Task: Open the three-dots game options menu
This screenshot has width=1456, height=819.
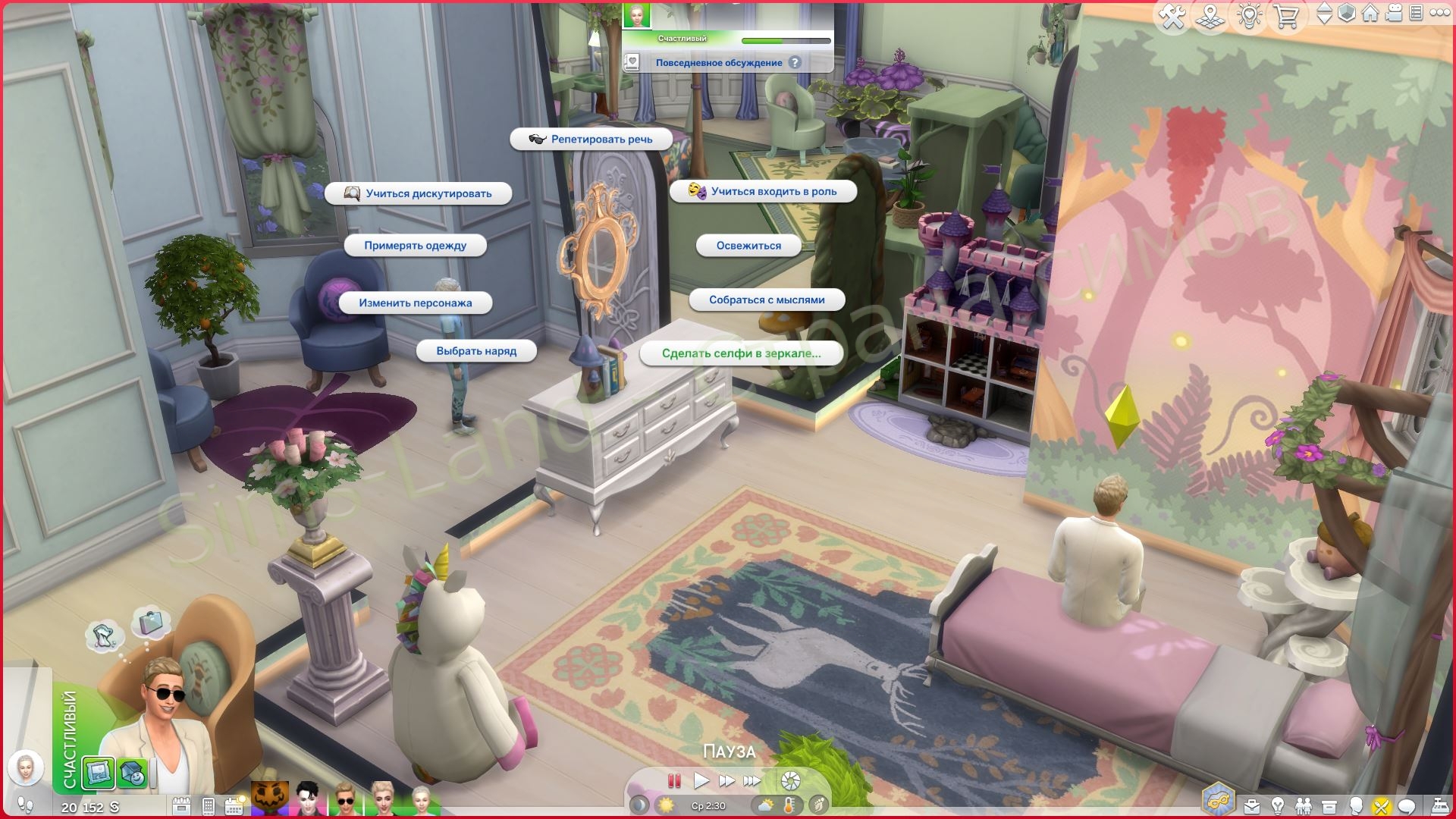Action: click(x=1439, y=13)
